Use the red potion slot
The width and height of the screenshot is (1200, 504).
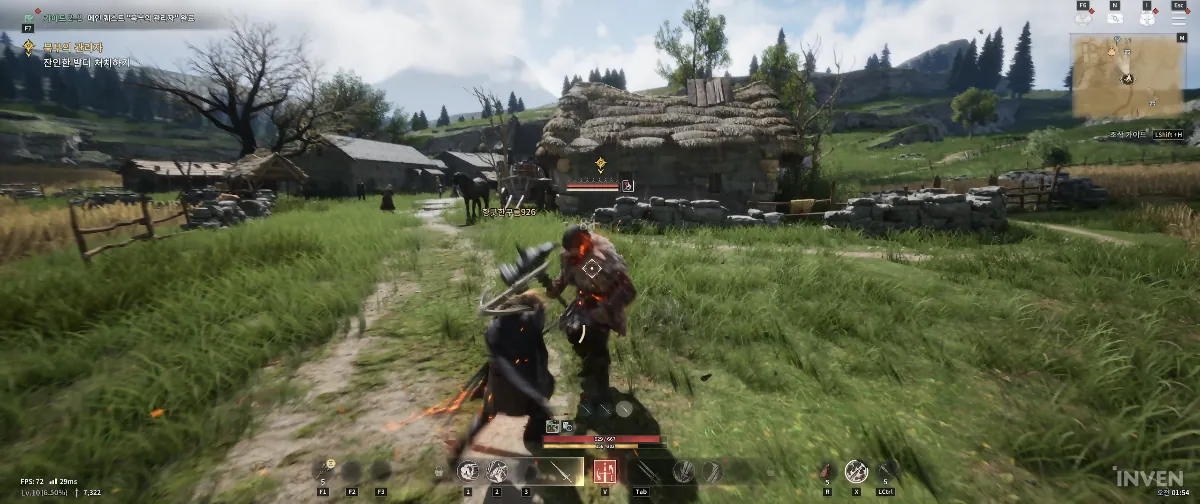click(x=826, y=471)
